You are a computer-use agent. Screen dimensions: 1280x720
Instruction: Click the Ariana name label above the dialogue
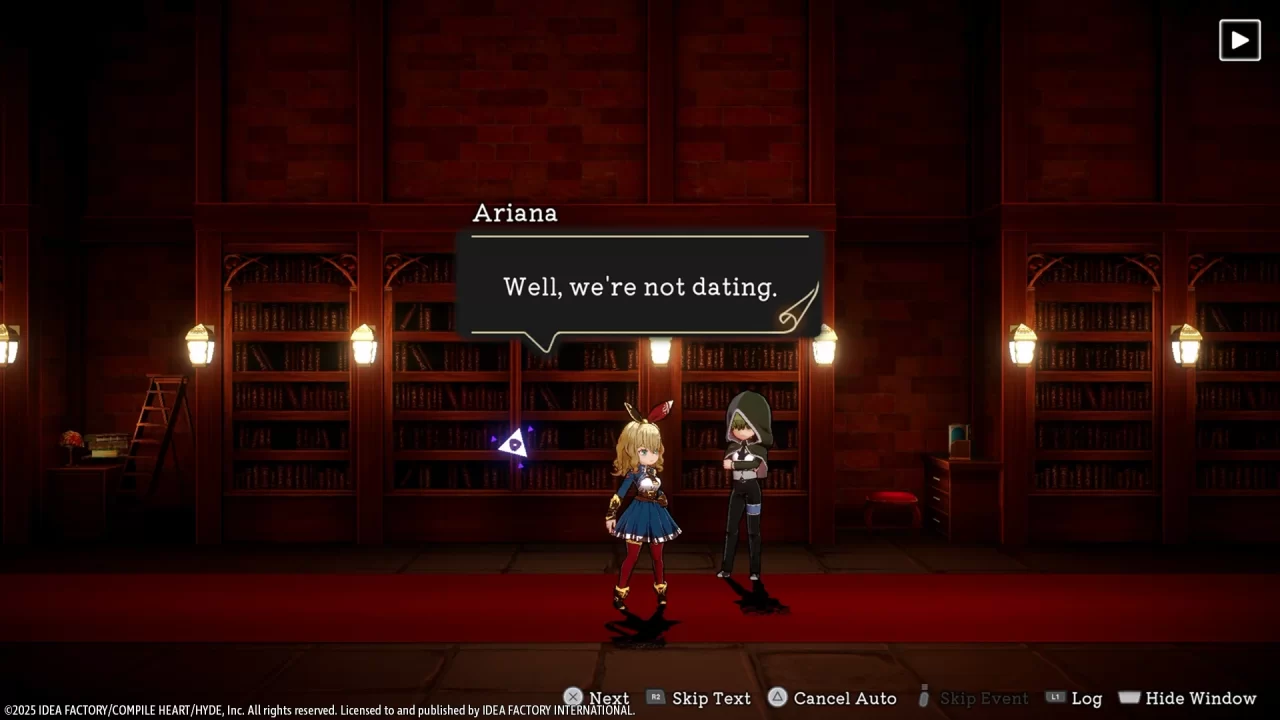coord(515,213)
